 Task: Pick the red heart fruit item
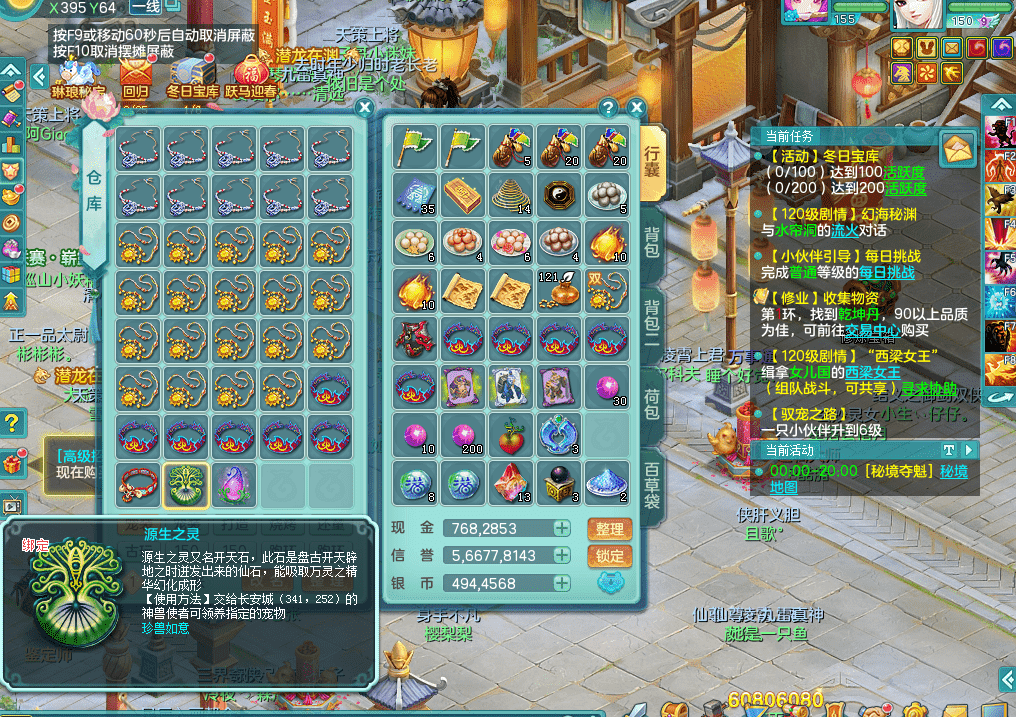pyautogui.click(x=510, y=434)
